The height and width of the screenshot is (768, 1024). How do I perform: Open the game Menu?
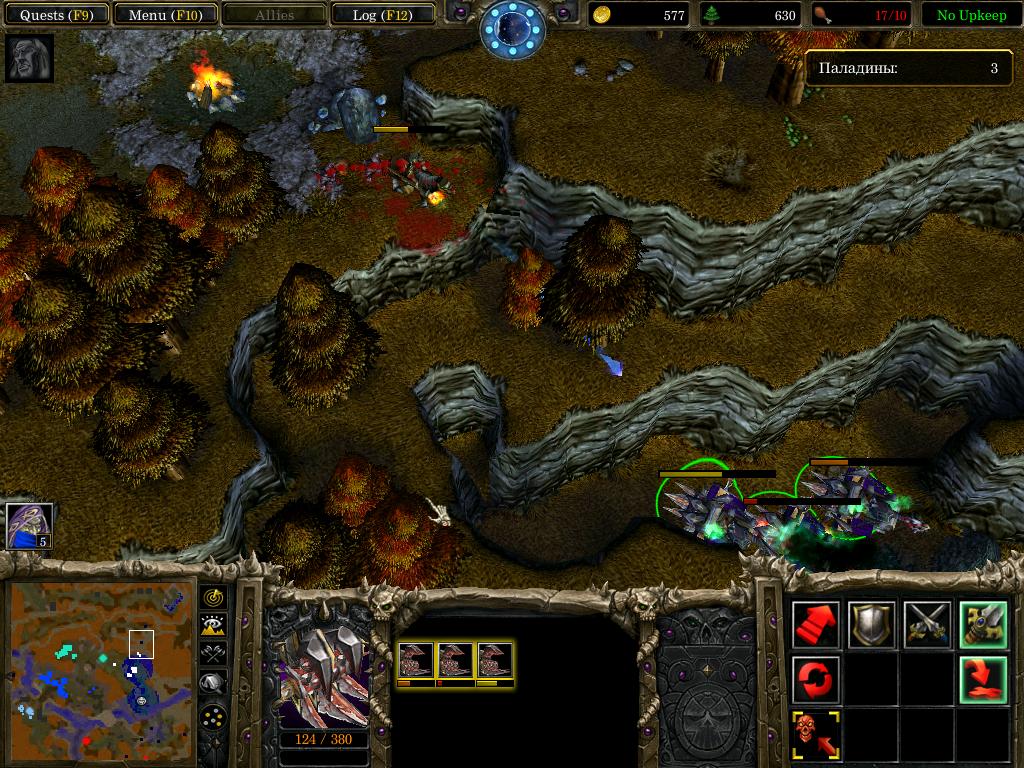[160, 15]
